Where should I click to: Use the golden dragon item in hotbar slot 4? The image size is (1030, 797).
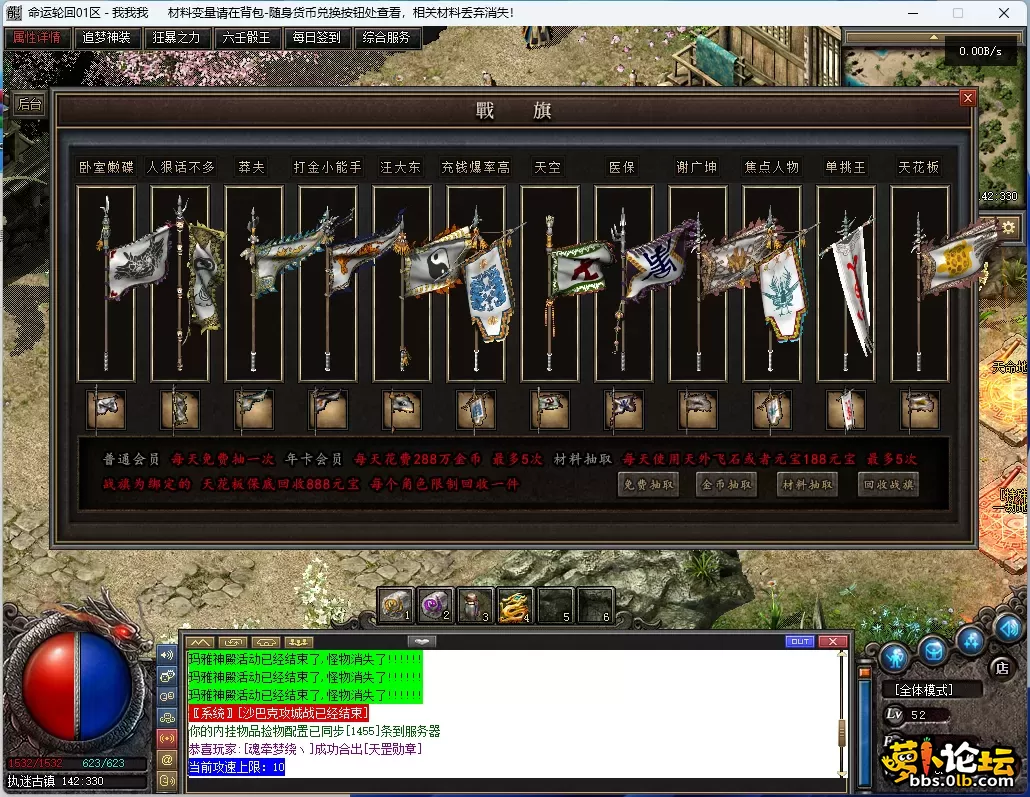pos(516,606)
